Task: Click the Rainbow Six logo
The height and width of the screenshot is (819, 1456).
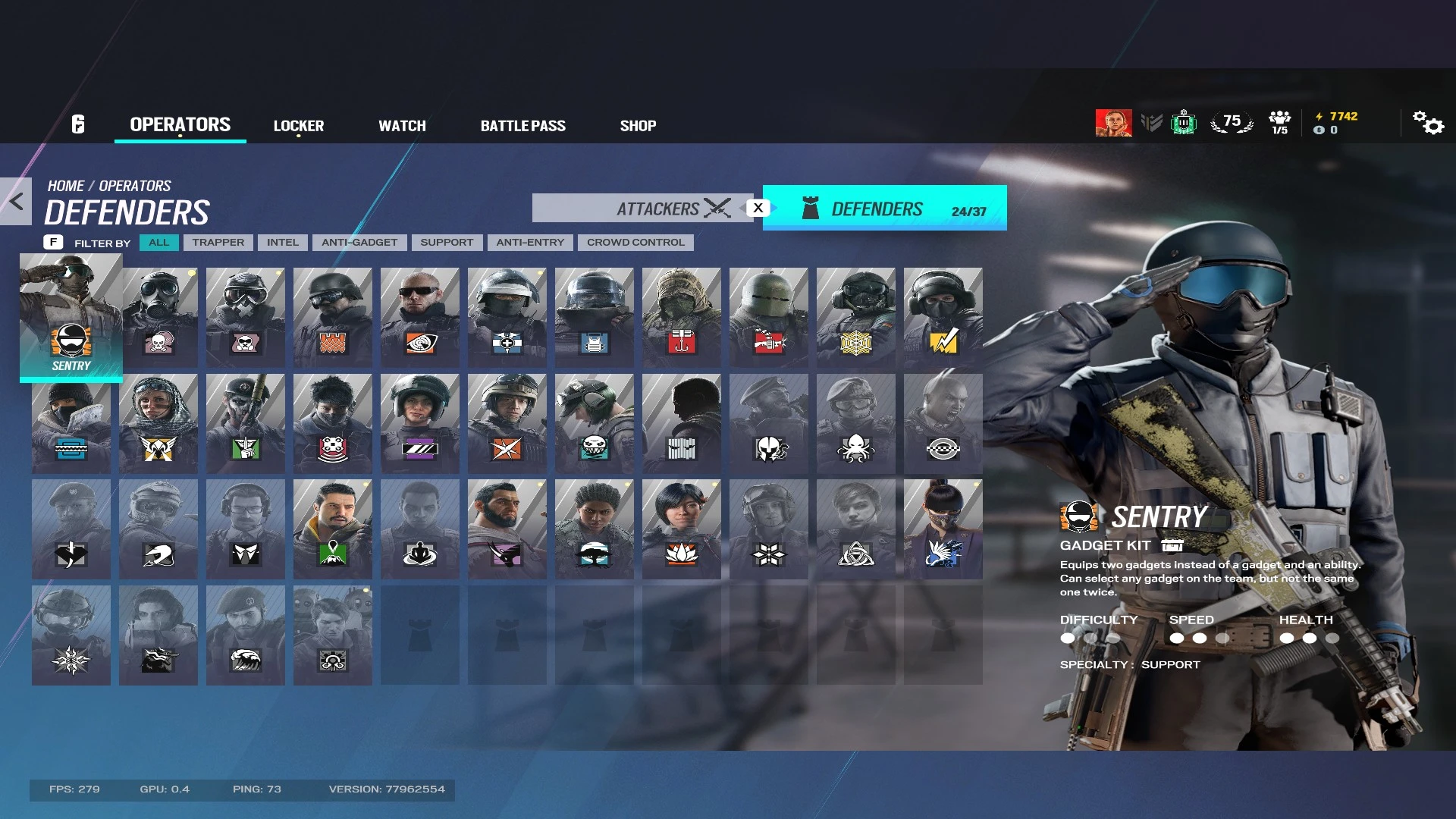Action: (75, 124)
